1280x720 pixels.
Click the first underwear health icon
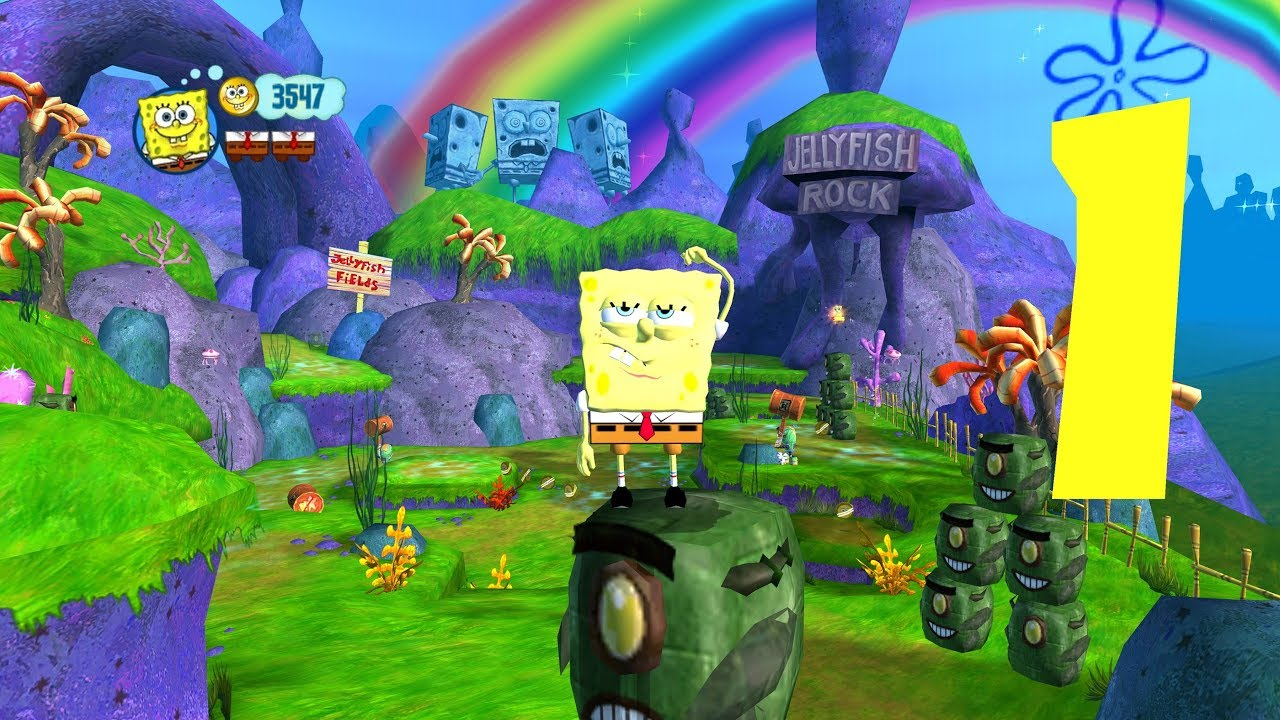point(247,145)
